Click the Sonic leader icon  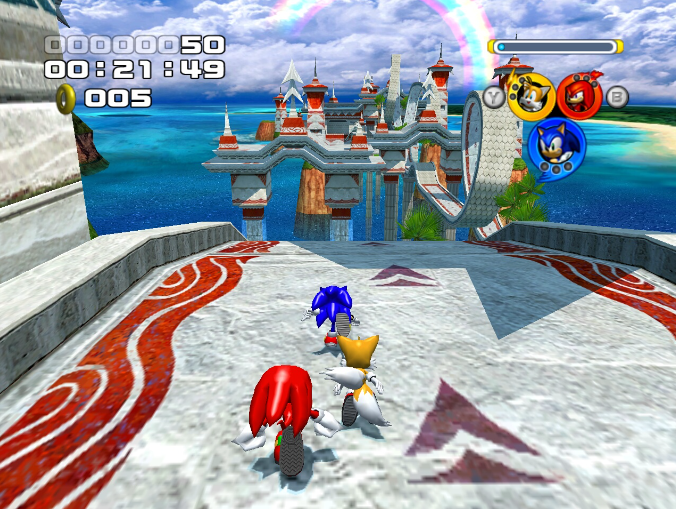click(555, 146)
